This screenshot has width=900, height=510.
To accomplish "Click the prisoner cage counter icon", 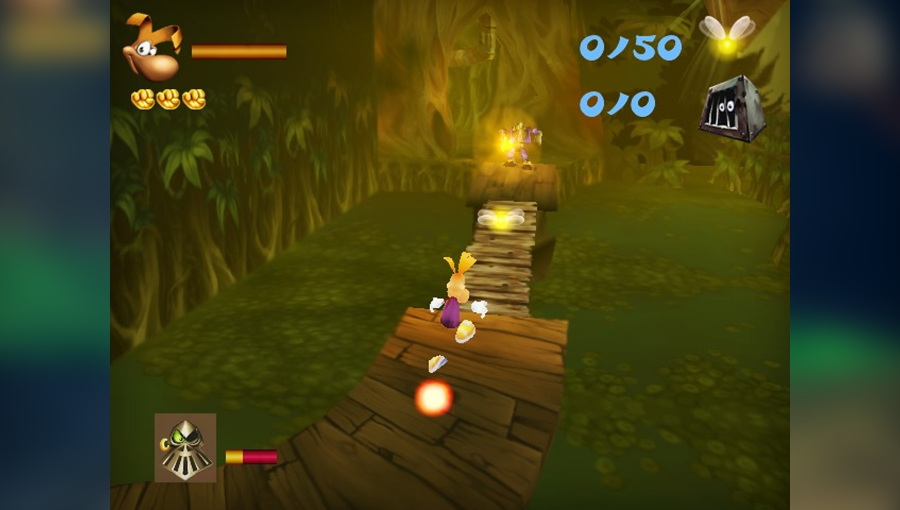I will (731, 108).
